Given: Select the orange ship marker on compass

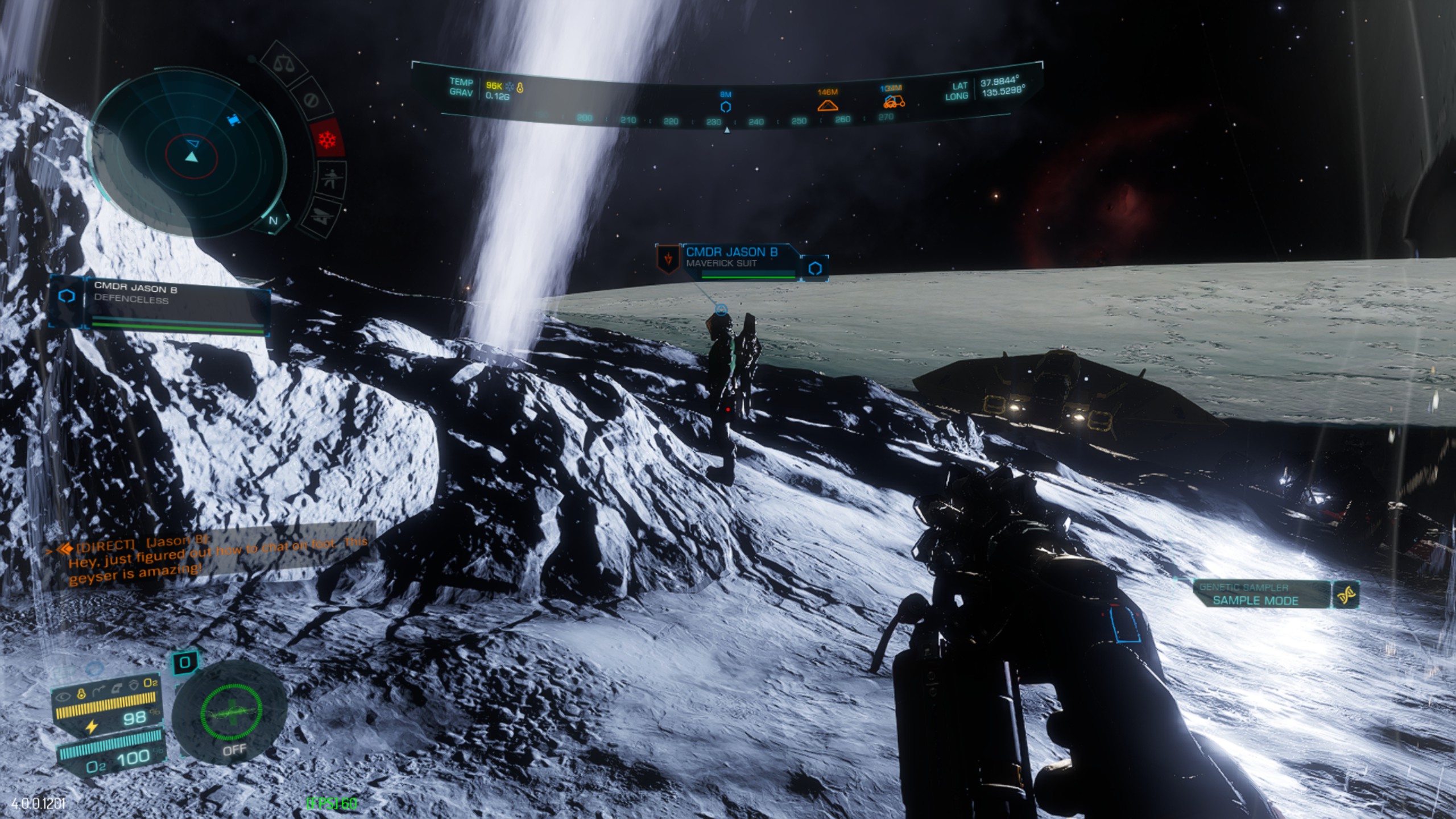Looking at the screenshot, I should click(828, 105).
